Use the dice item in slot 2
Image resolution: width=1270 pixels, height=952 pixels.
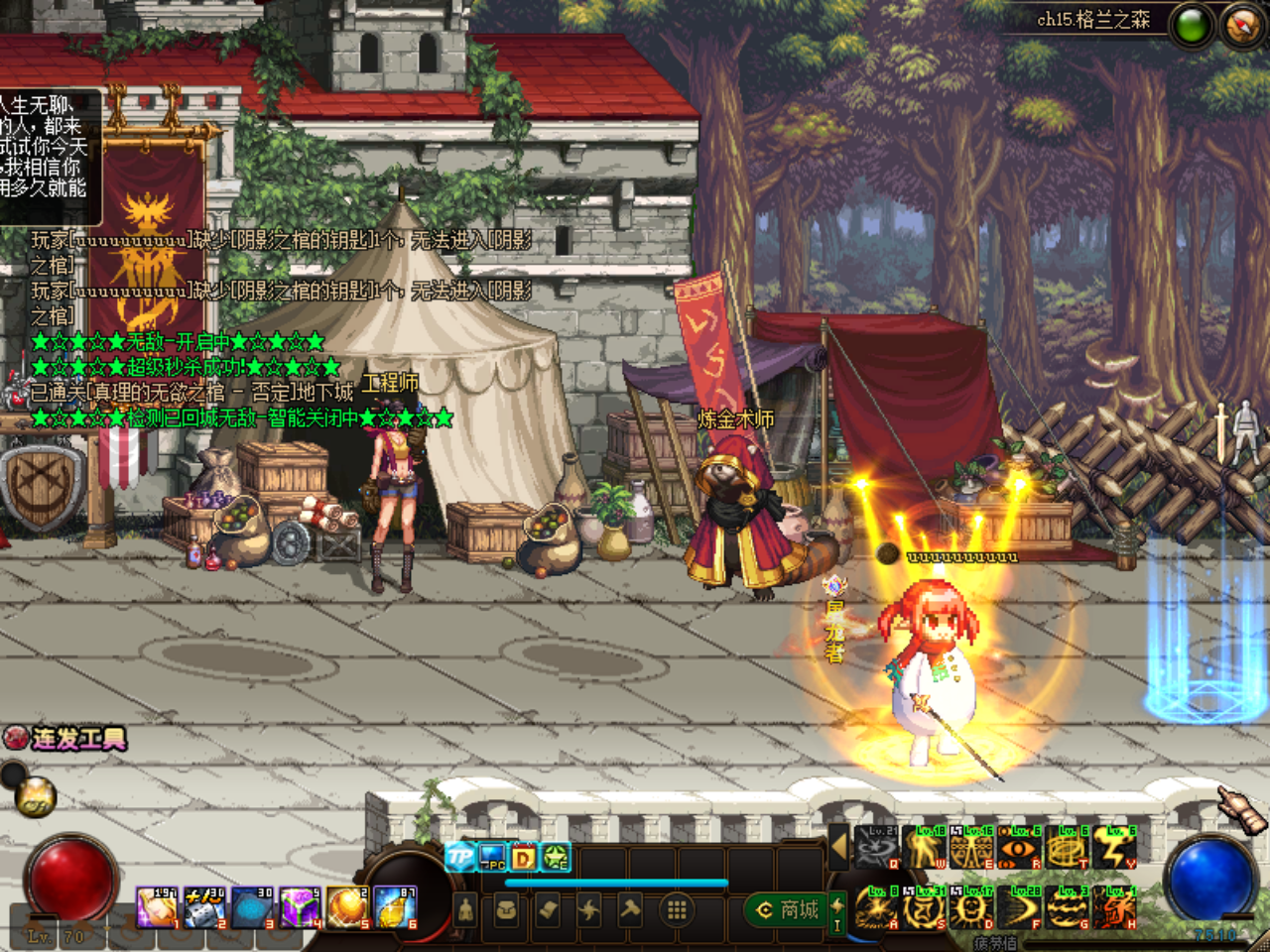tap(203, 908)
